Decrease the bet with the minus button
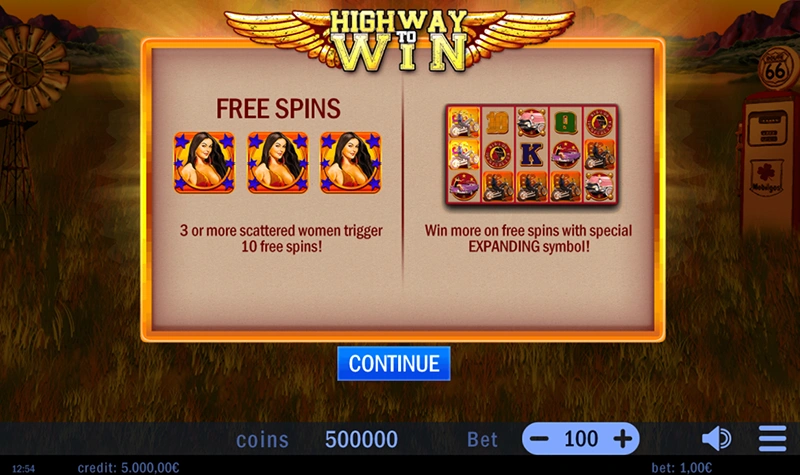This screenshot has width=800, height=475. 539,439
